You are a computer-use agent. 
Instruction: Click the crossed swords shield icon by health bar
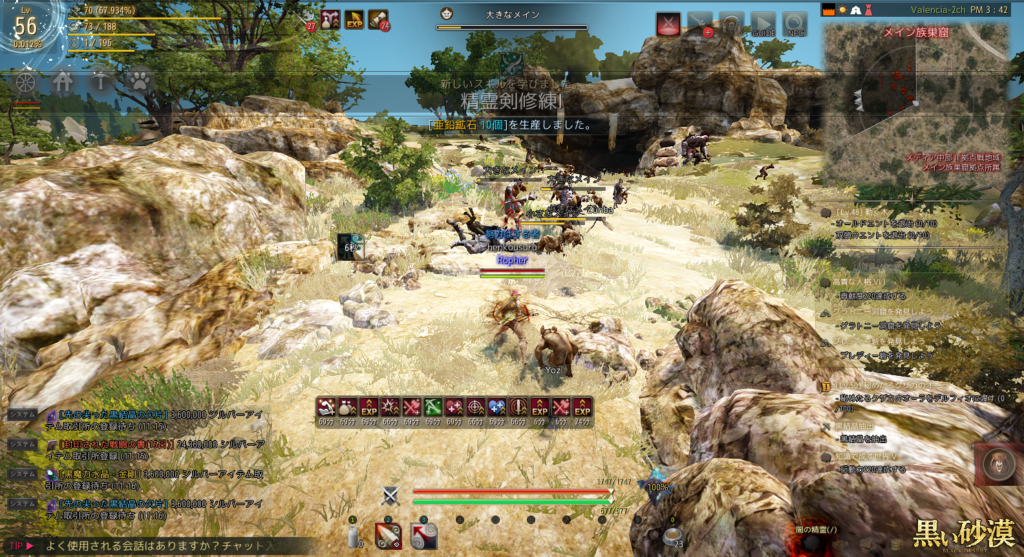391,494
